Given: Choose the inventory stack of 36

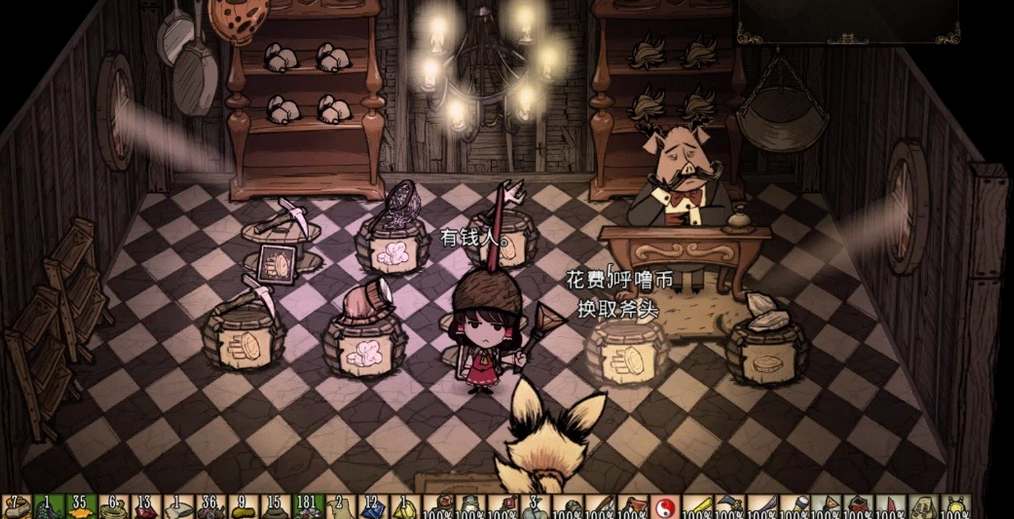Looking at the screenshot, I should point(209,508).
